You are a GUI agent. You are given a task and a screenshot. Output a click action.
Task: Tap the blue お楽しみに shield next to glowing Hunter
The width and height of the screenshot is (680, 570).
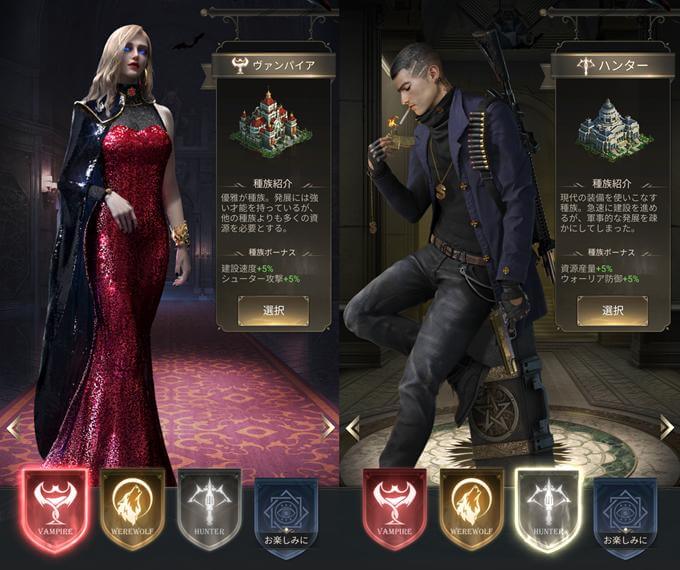pos(625,509)
